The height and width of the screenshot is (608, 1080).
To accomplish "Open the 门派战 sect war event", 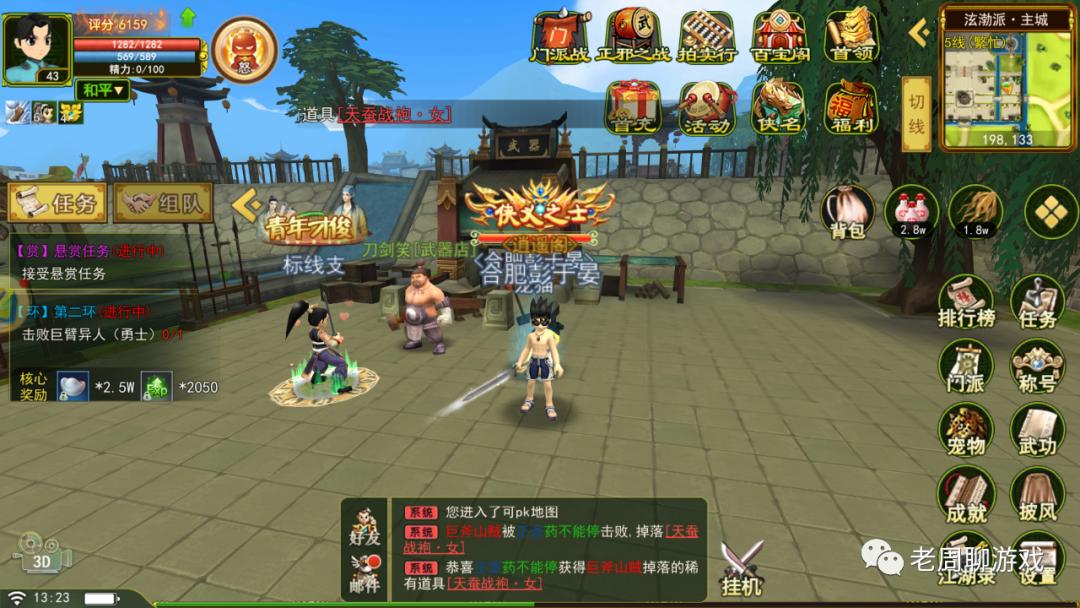I will (x=558, y=37).
